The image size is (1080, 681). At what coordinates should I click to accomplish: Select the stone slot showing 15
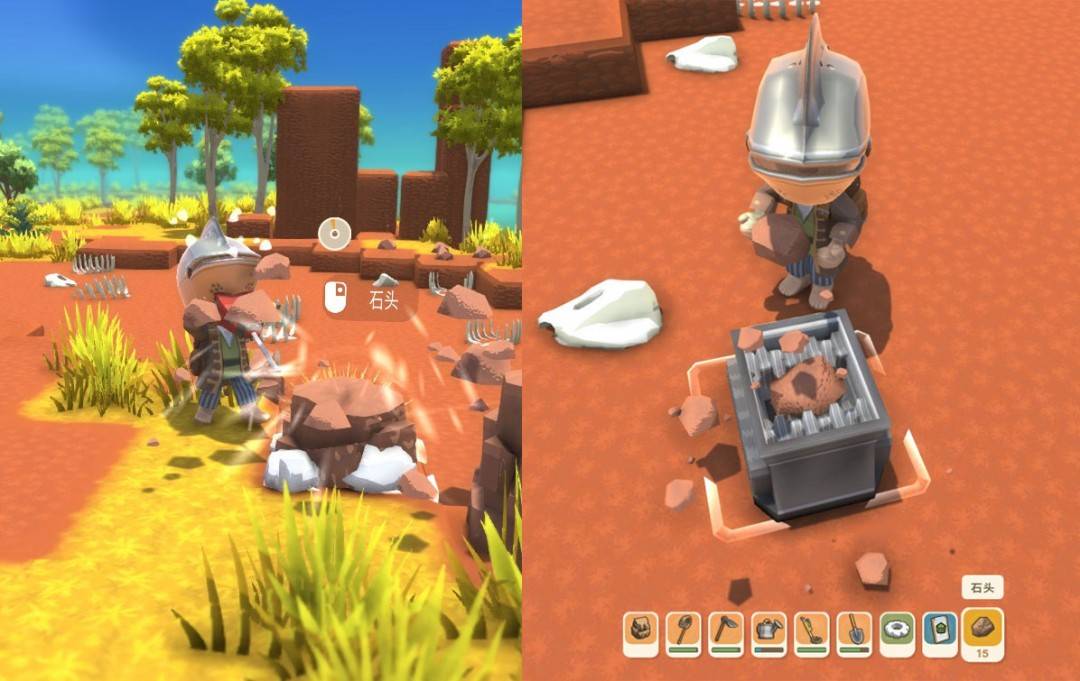(982, 633)
